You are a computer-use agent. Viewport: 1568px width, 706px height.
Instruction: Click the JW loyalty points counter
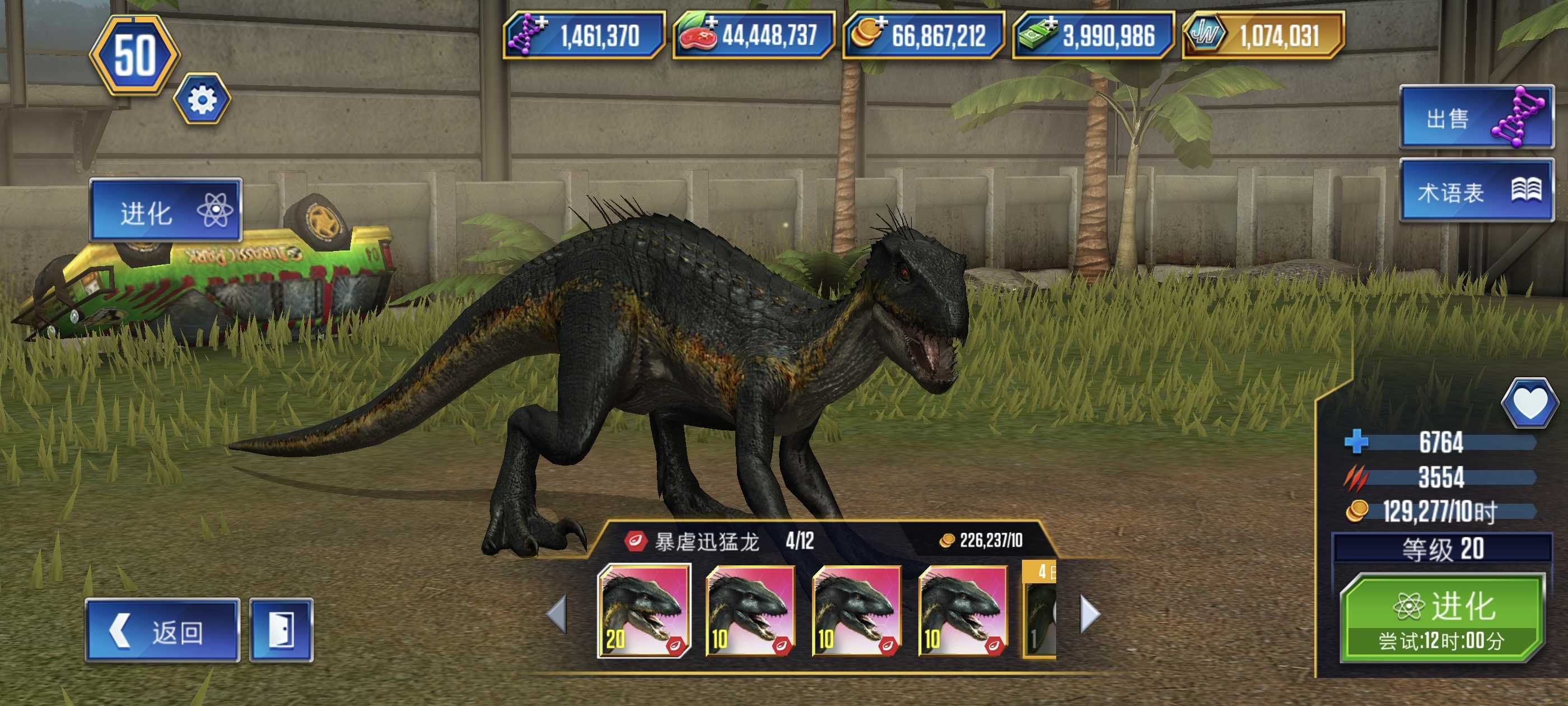coord(1262,35)
